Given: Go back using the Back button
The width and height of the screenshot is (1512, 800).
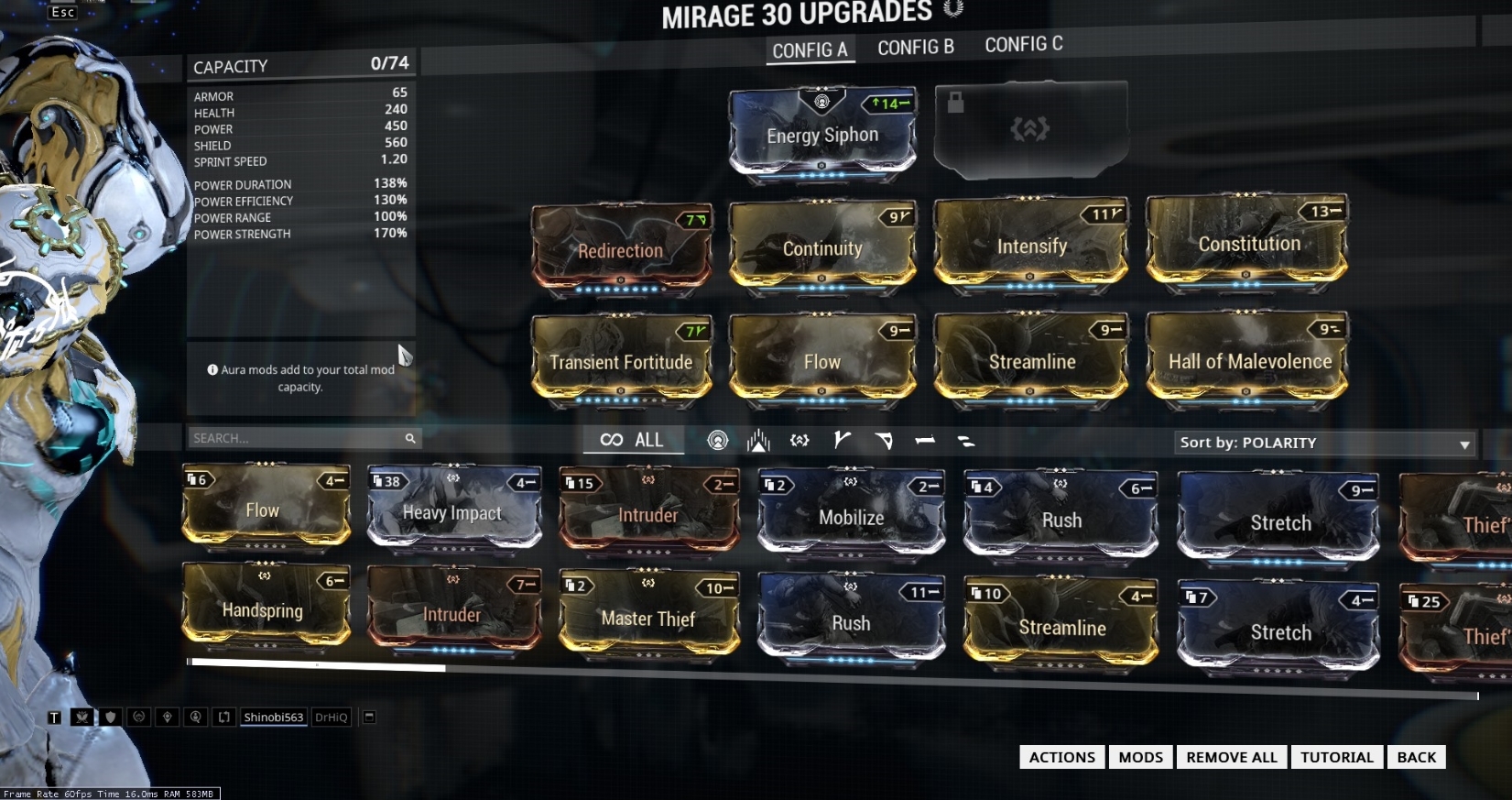Looking at the screenshot, I should pyautogui.click(x=1416, y=757).
